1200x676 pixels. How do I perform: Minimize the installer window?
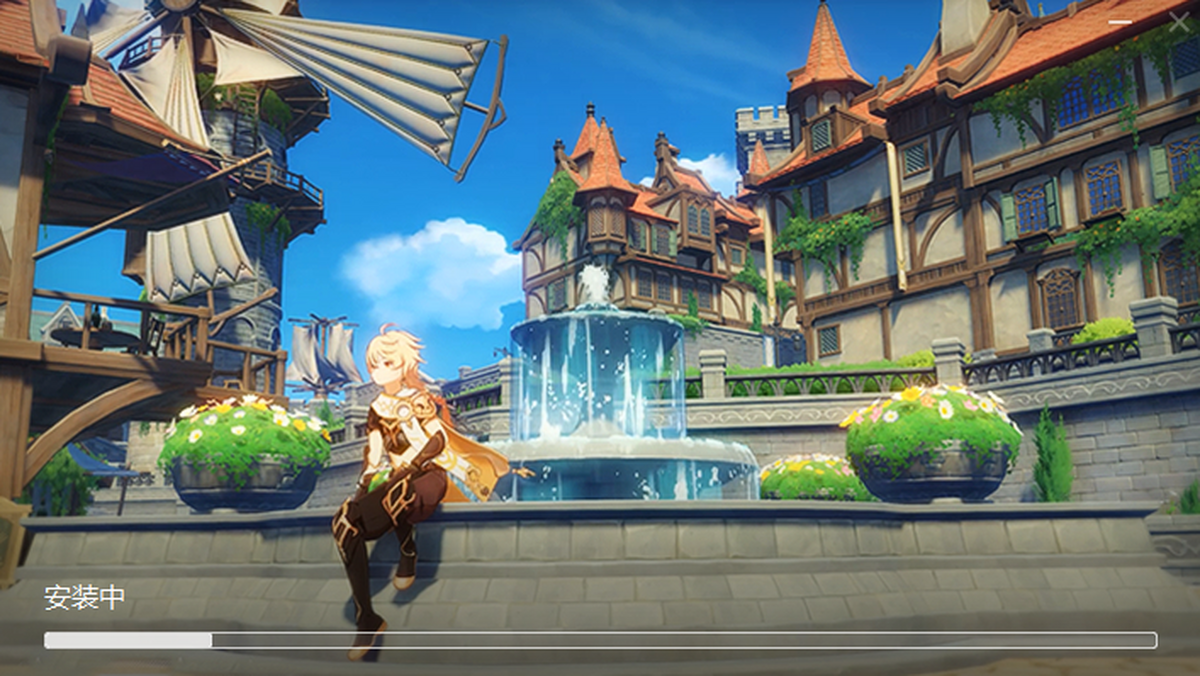[x=1120, y=21]
